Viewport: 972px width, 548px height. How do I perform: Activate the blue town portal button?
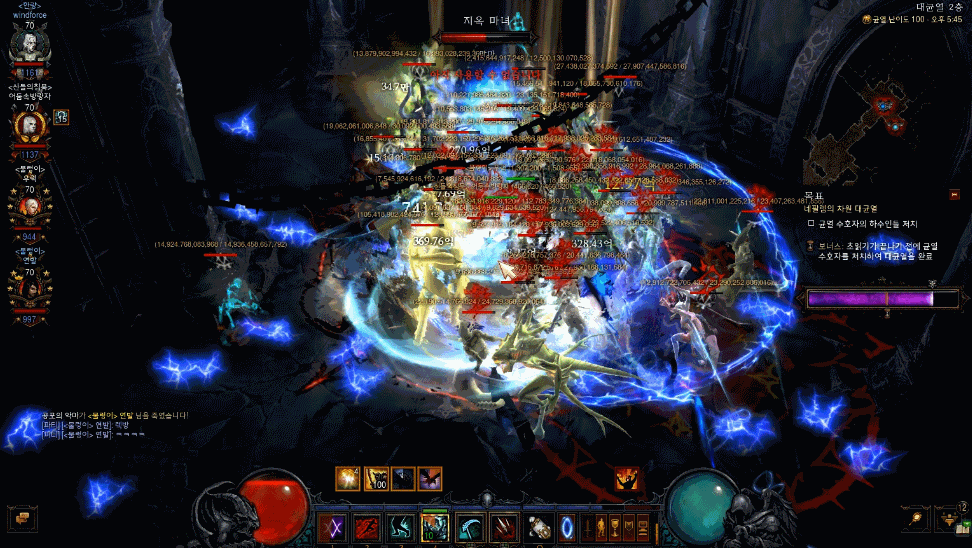(x=568, y=527)
